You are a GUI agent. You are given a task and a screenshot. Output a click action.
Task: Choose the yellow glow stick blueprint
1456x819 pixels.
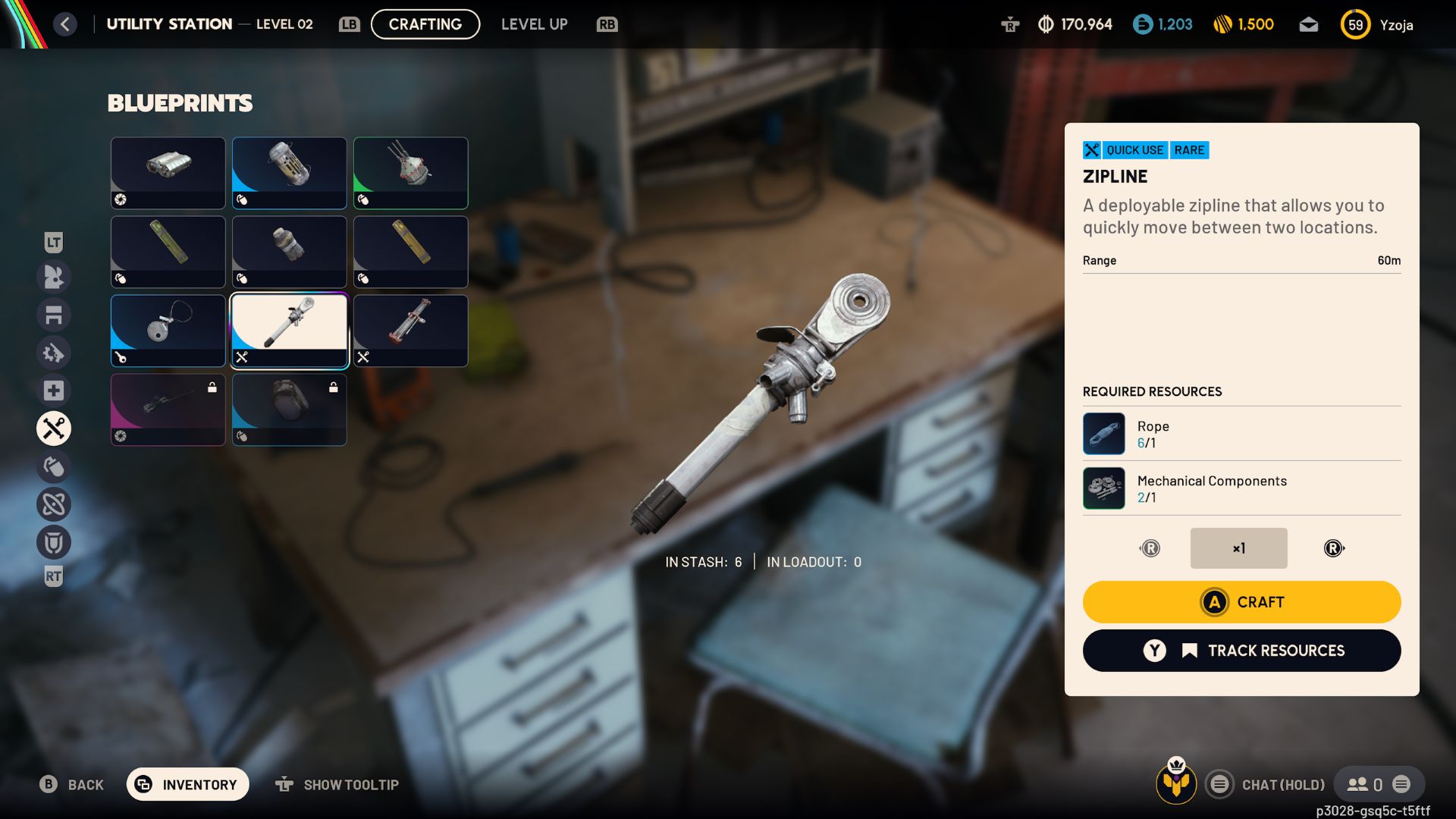point(168,252)
